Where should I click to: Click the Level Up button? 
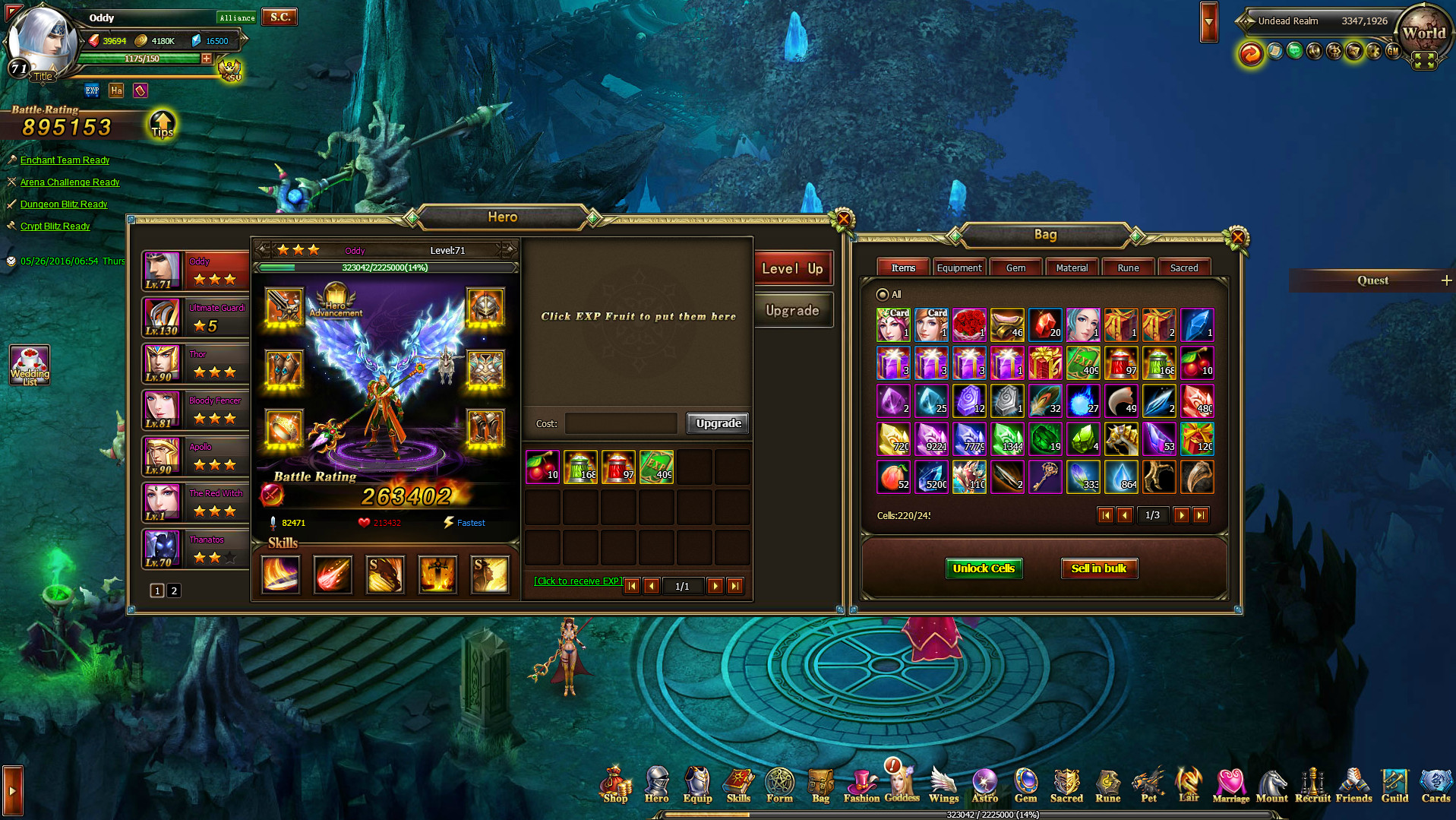coord(792,268)
